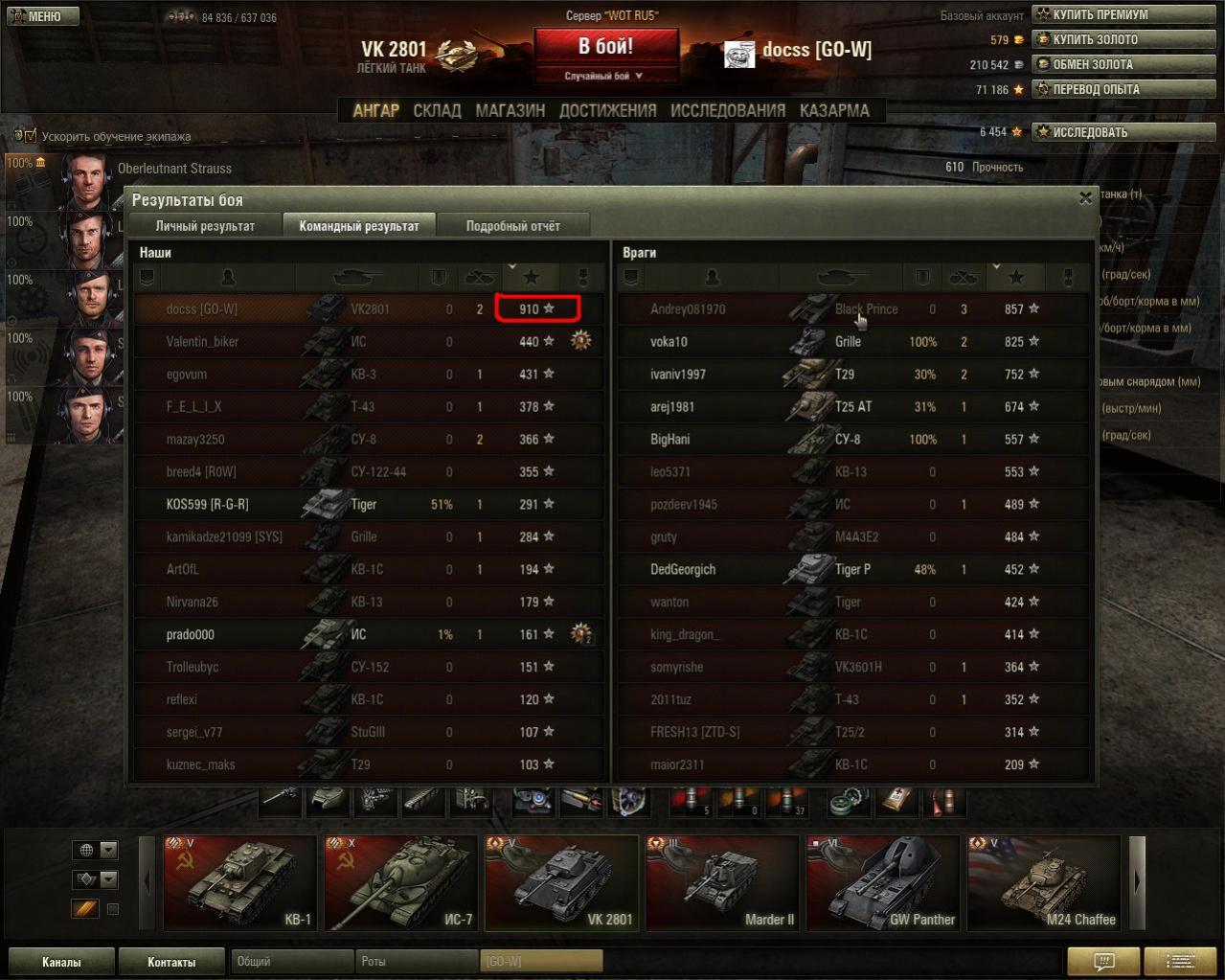Show the Подробный отчёт tab
The image size is (1225, 980).
coord(512,226)
